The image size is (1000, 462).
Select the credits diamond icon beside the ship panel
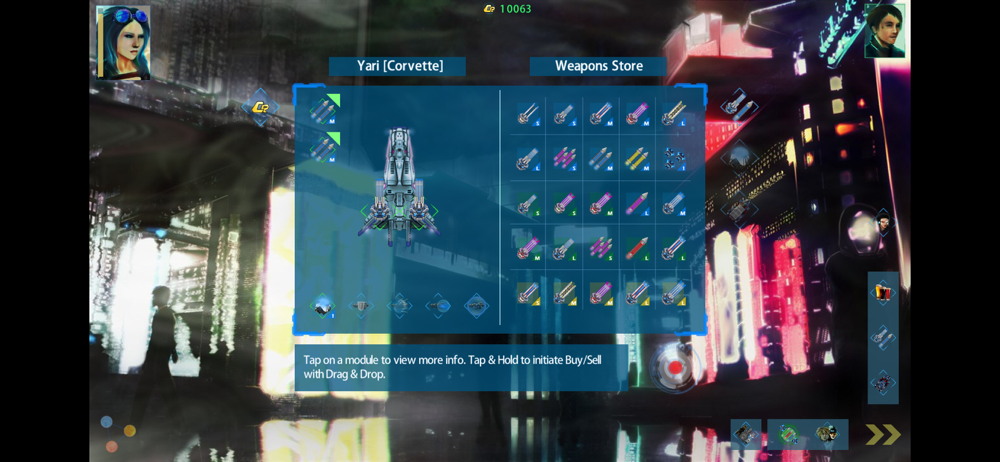(x=260, y=107)
